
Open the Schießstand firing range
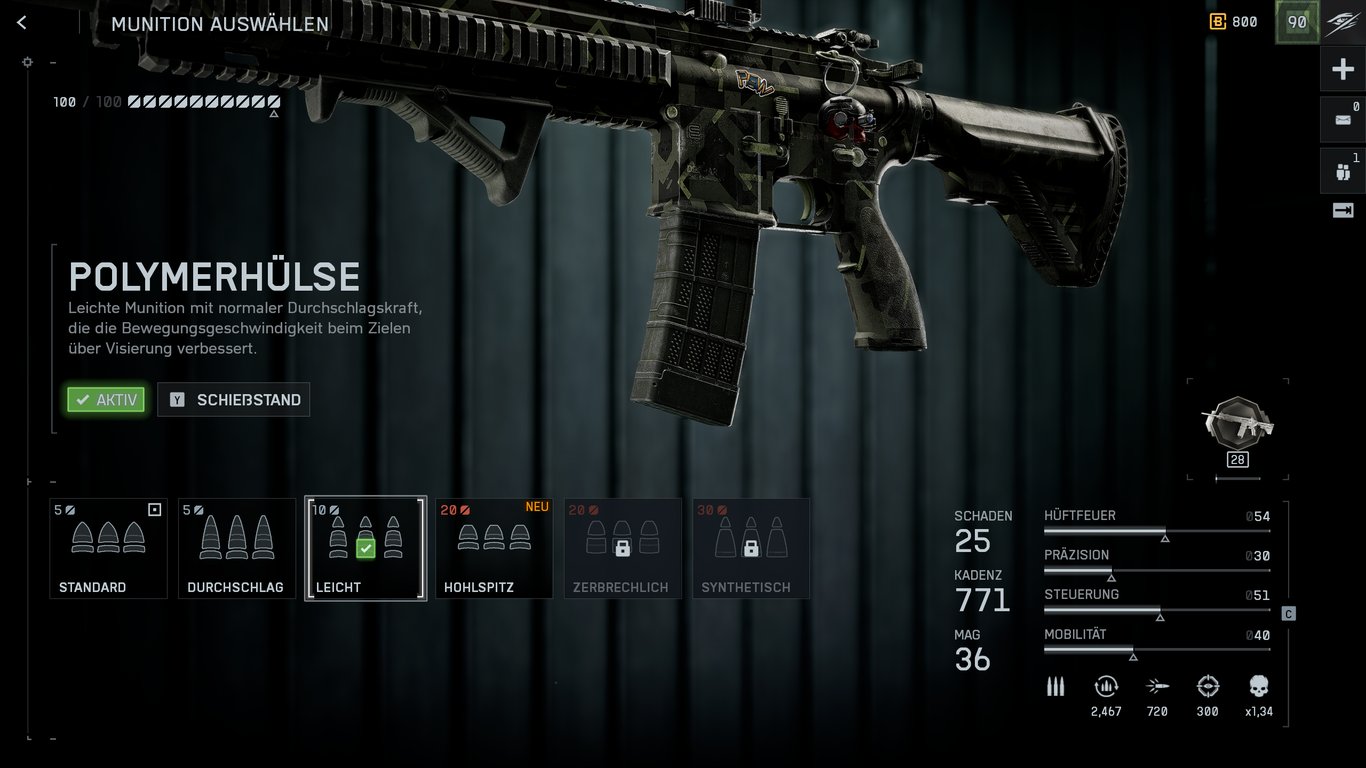point(234,400)
